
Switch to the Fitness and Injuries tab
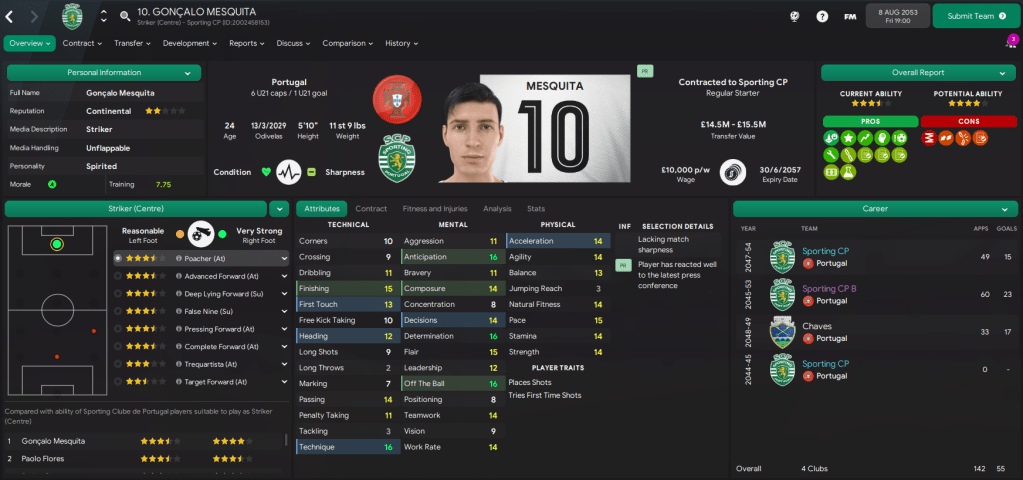(x=434, y=208)
